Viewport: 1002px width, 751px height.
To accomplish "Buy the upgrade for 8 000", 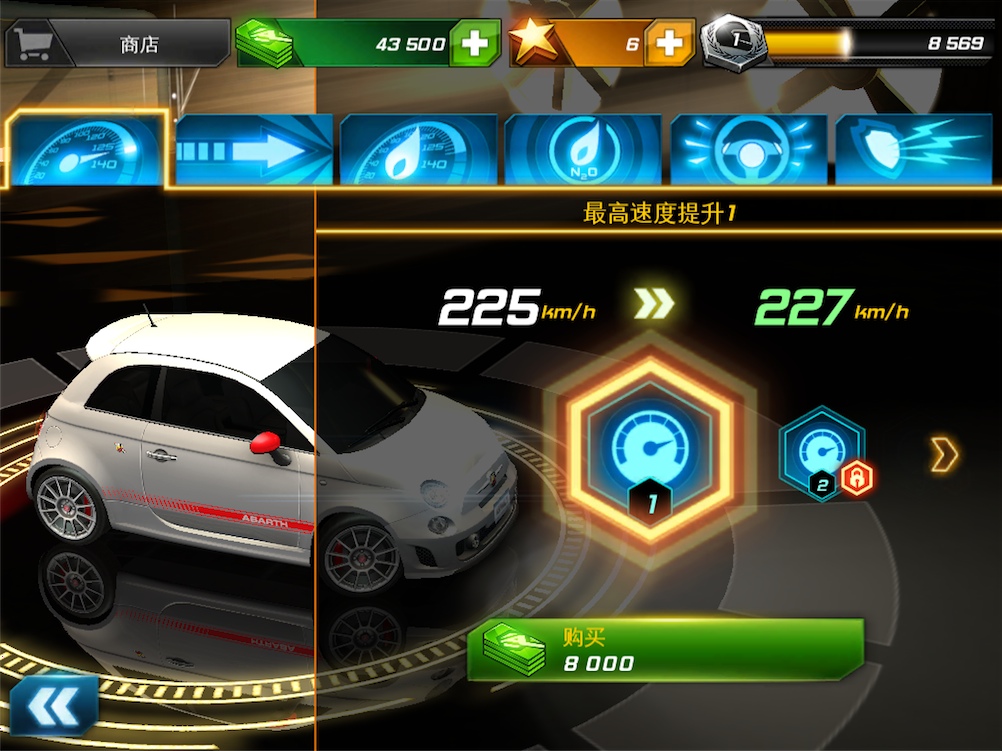I will point(665,650).
